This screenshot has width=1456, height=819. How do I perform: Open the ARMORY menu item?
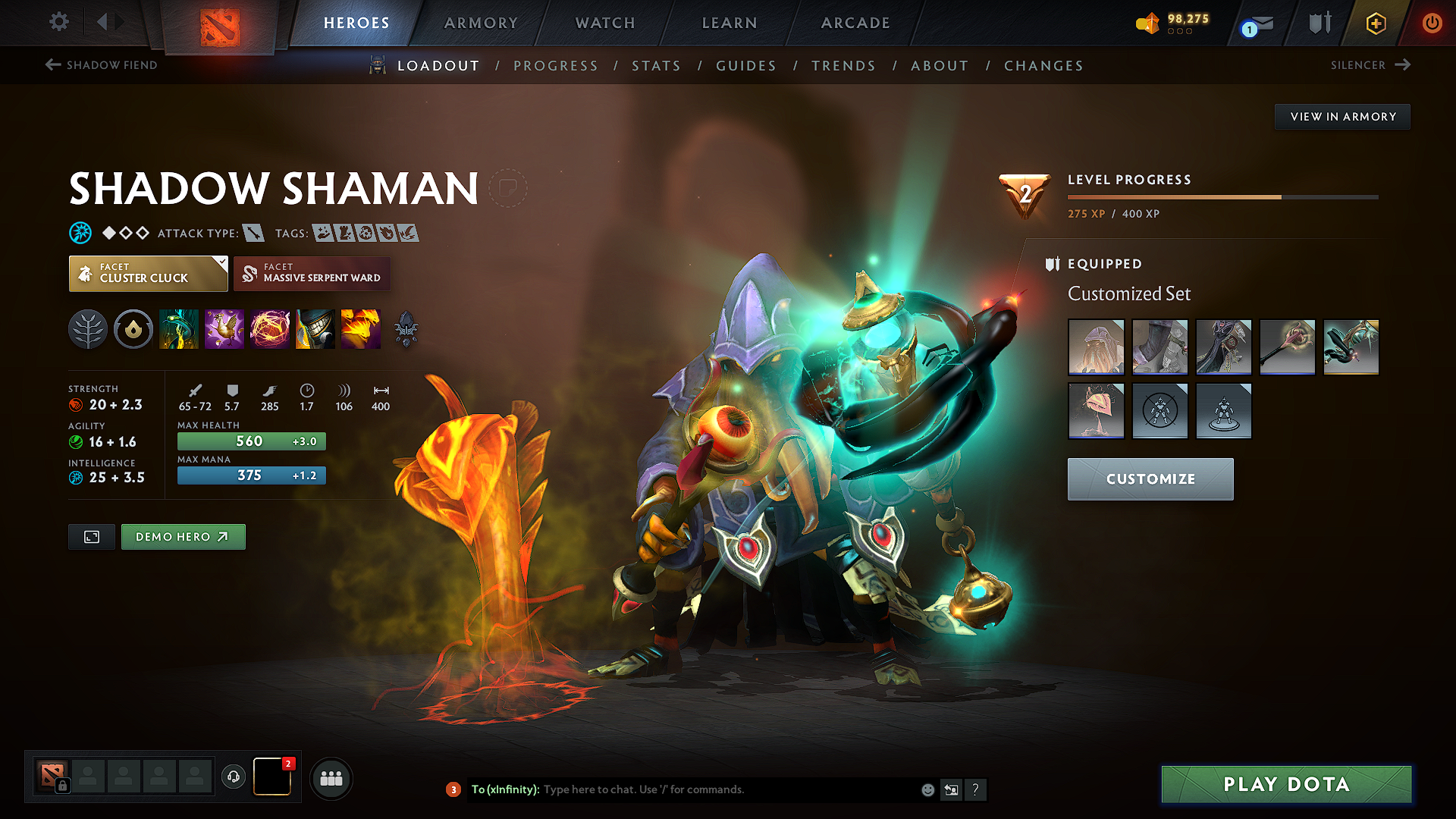coord(481,23)
